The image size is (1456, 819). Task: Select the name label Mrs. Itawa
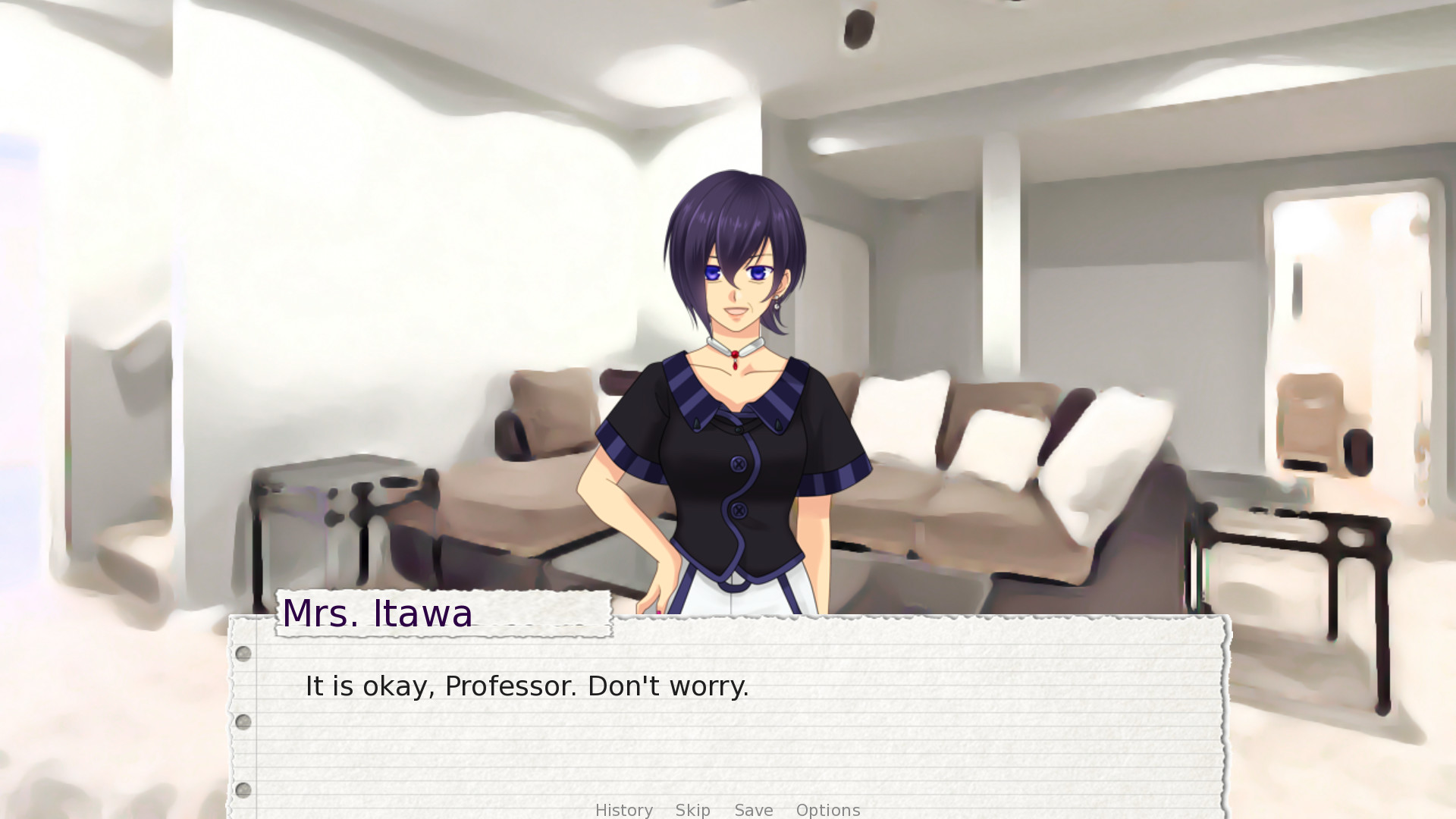(x=378, y=613)
